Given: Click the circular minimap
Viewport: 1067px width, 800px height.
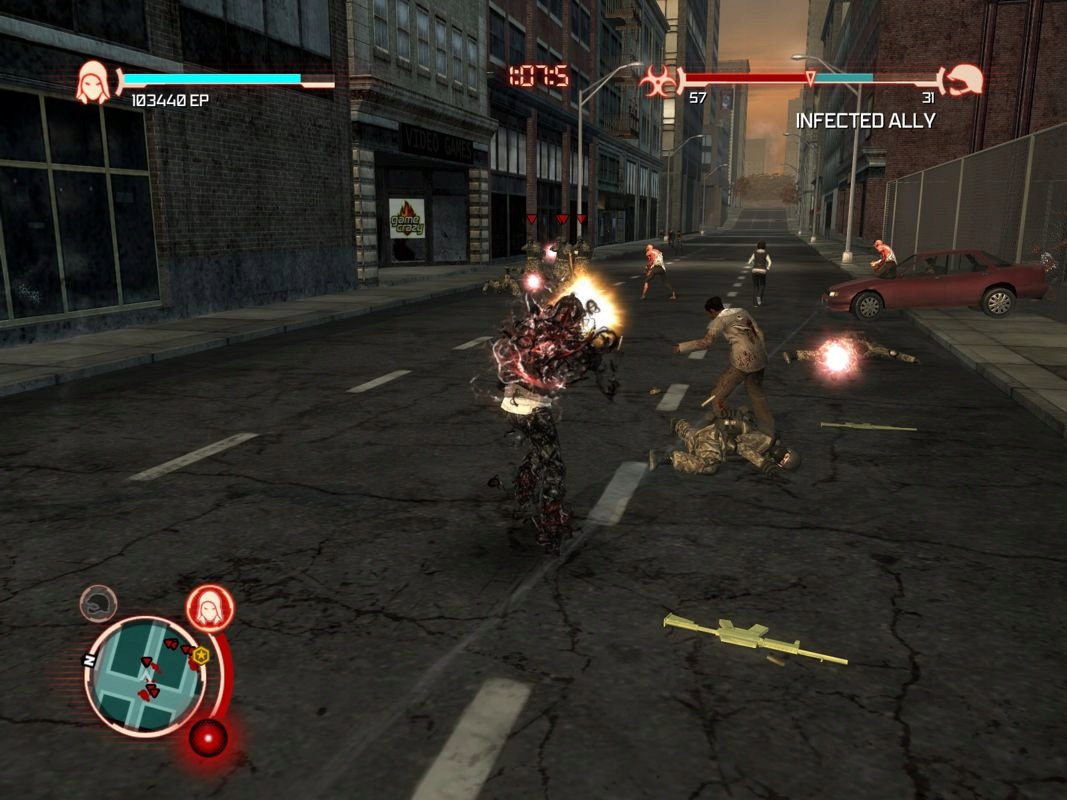Looking at the screenshot, I should 145,675.
